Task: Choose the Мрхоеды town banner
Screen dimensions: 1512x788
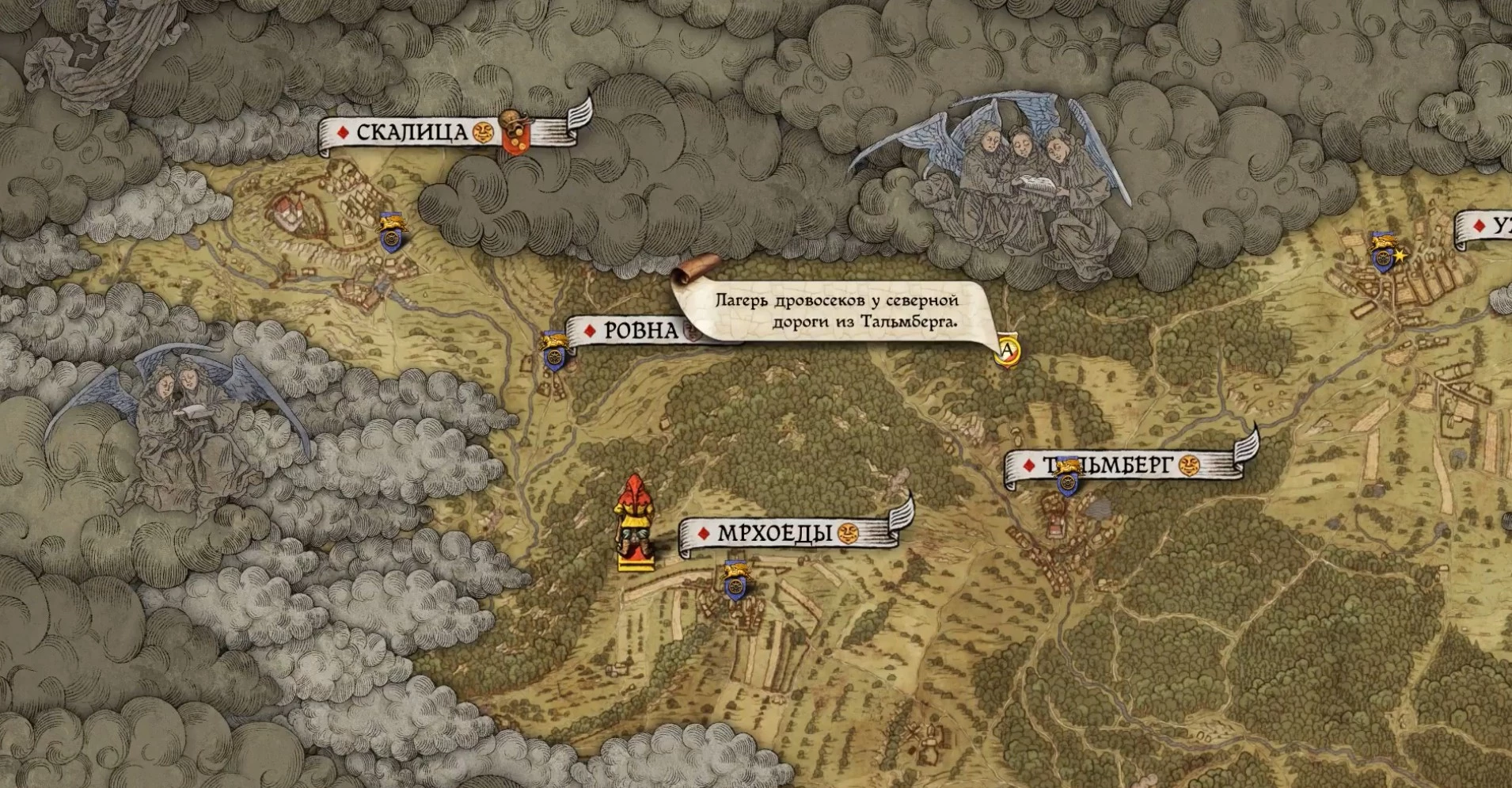Action: [x=774, y=534]
